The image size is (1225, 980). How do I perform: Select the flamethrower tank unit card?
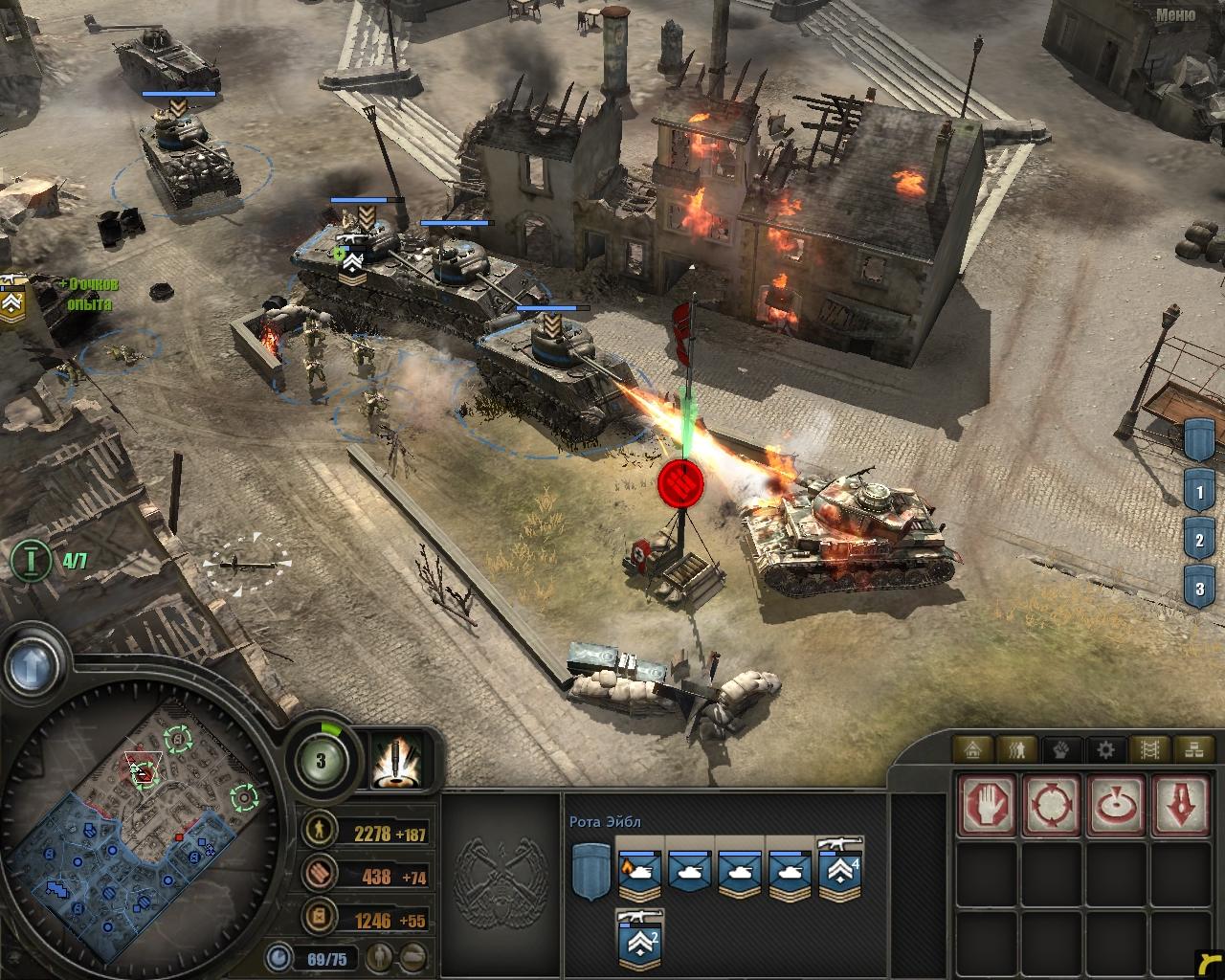click(x=641, y=874)
